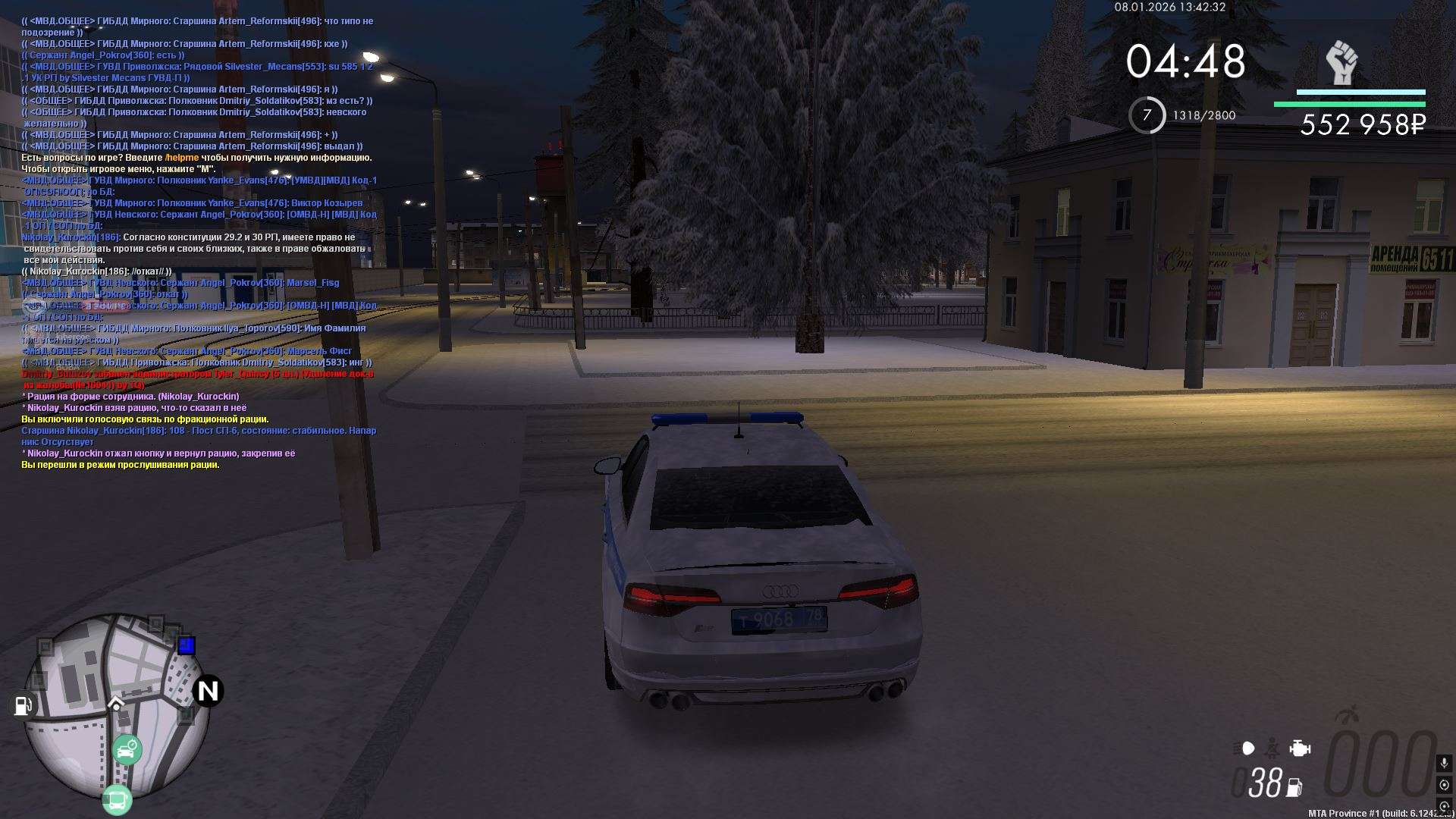
Task: Click the raised fist icon
Action: (1341, 62)
